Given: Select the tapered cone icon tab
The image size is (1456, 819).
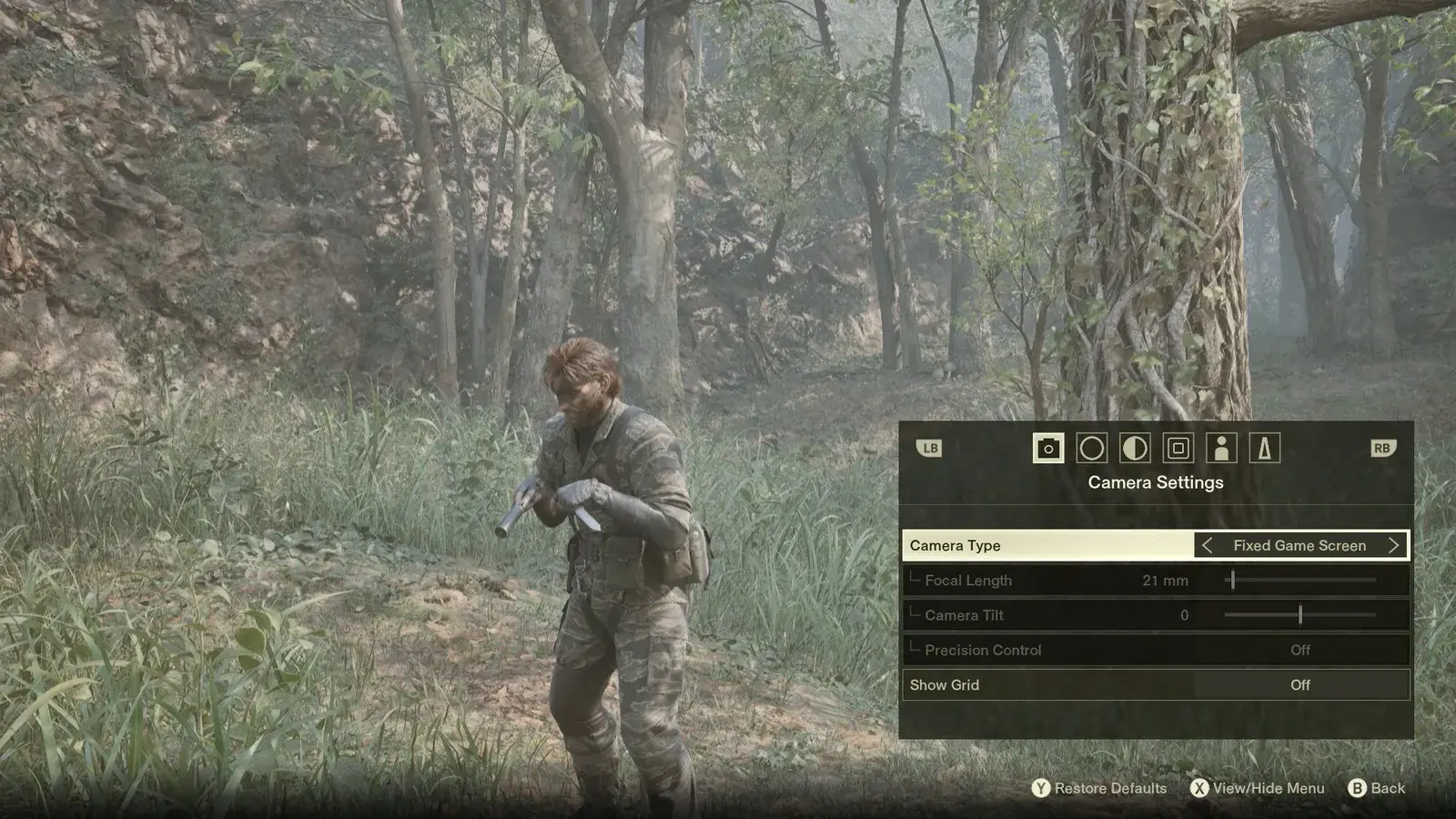Looking at the screenshot, I should [x=1264, y=448].
